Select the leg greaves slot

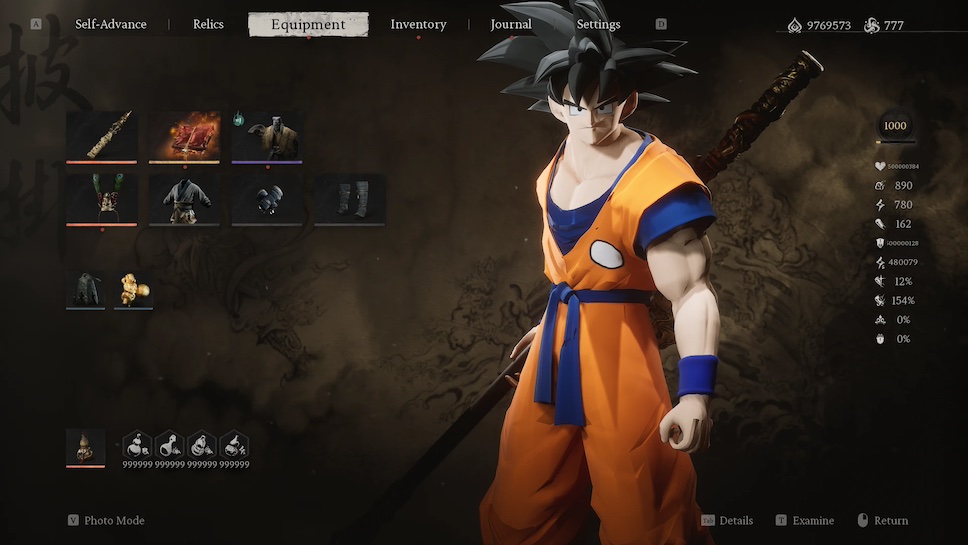[350, 200]
